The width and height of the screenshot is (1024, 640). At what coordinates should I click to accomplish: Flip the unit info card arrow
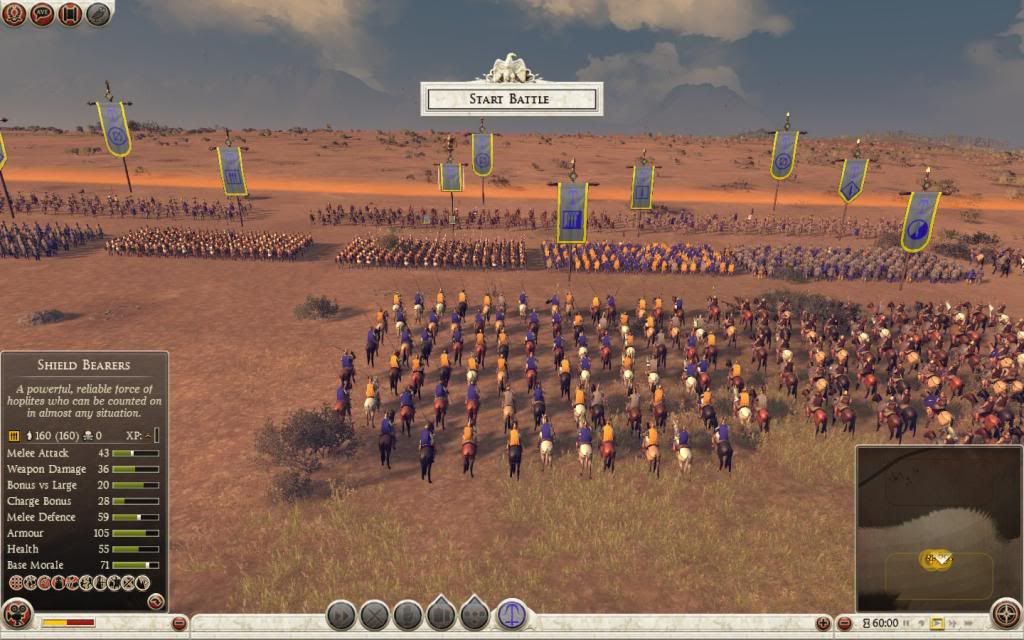click(156, 601)
